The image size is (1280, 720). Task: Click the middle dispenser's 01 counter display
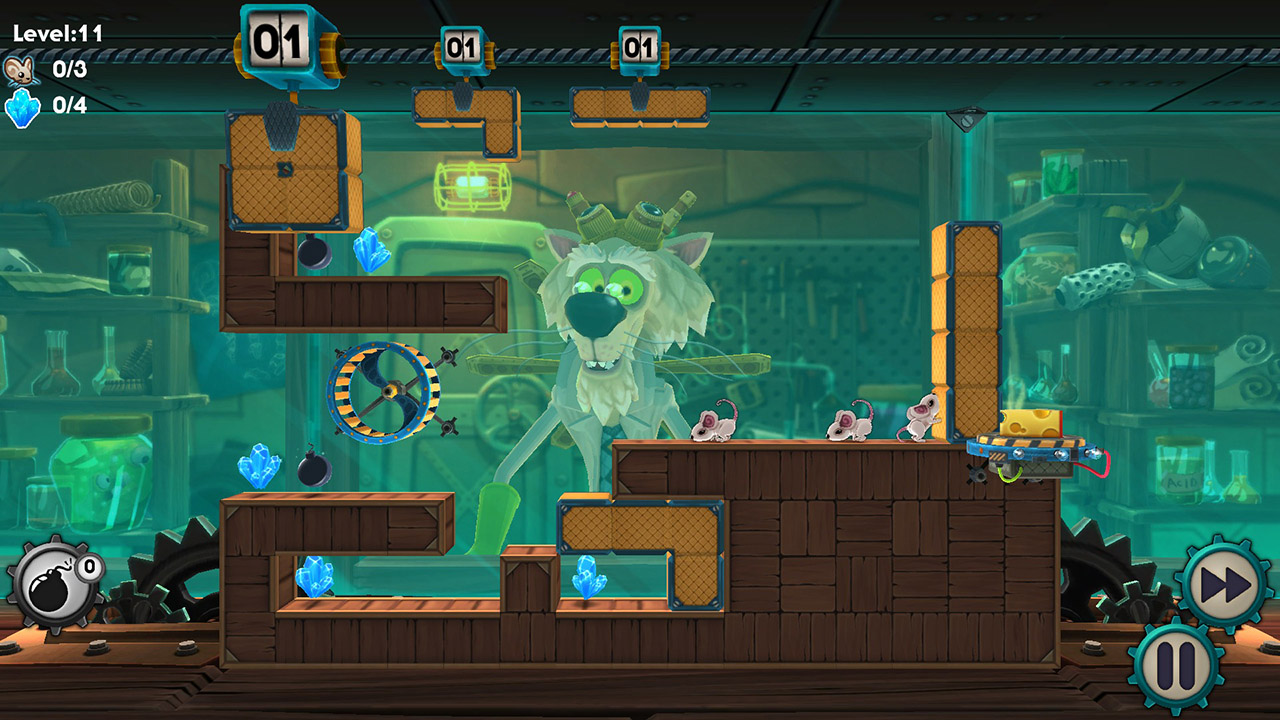click(462, 45)
